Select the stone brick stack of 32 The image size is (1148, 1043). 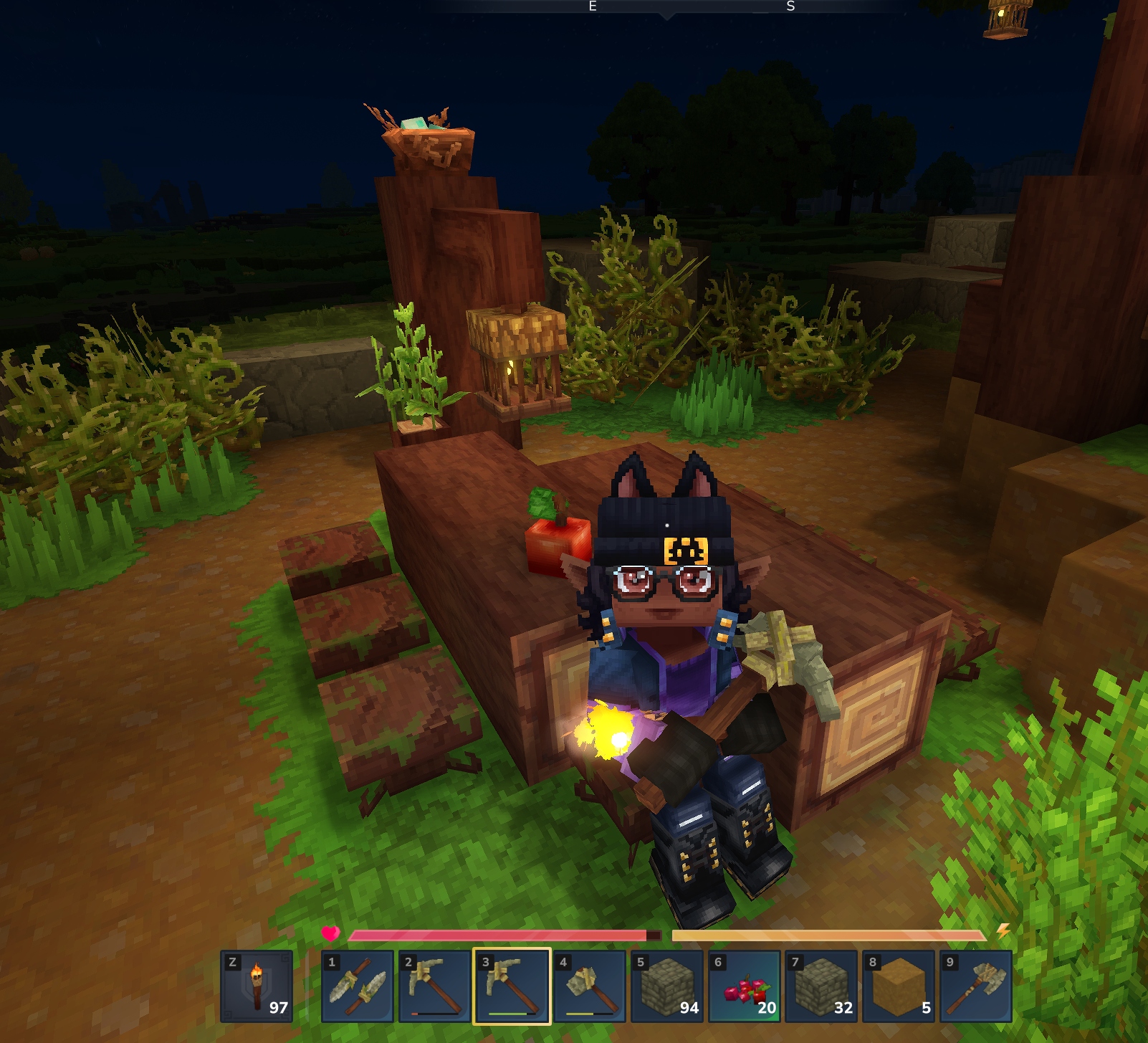[821, 986]
